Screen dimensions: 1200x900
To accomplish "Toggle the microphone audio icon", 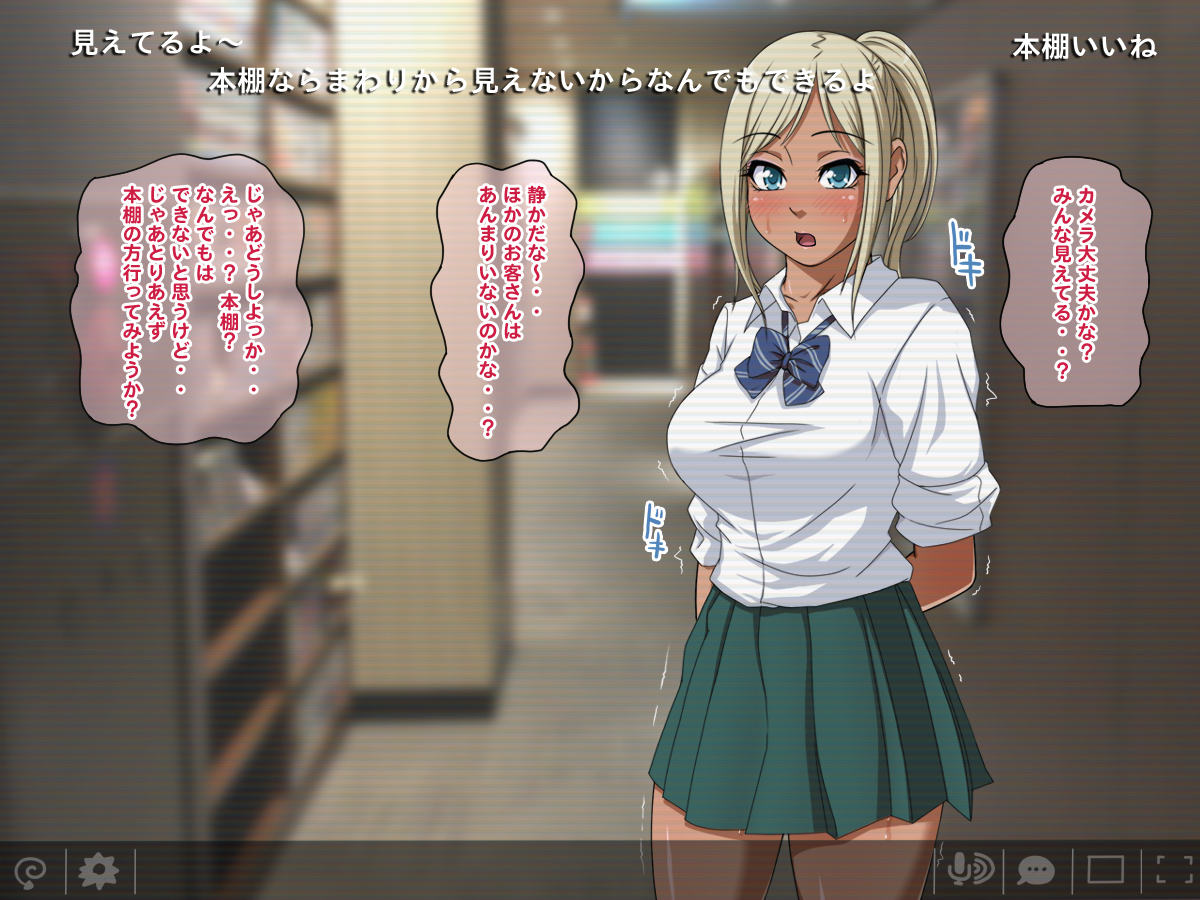I will [x=968, y=870].
